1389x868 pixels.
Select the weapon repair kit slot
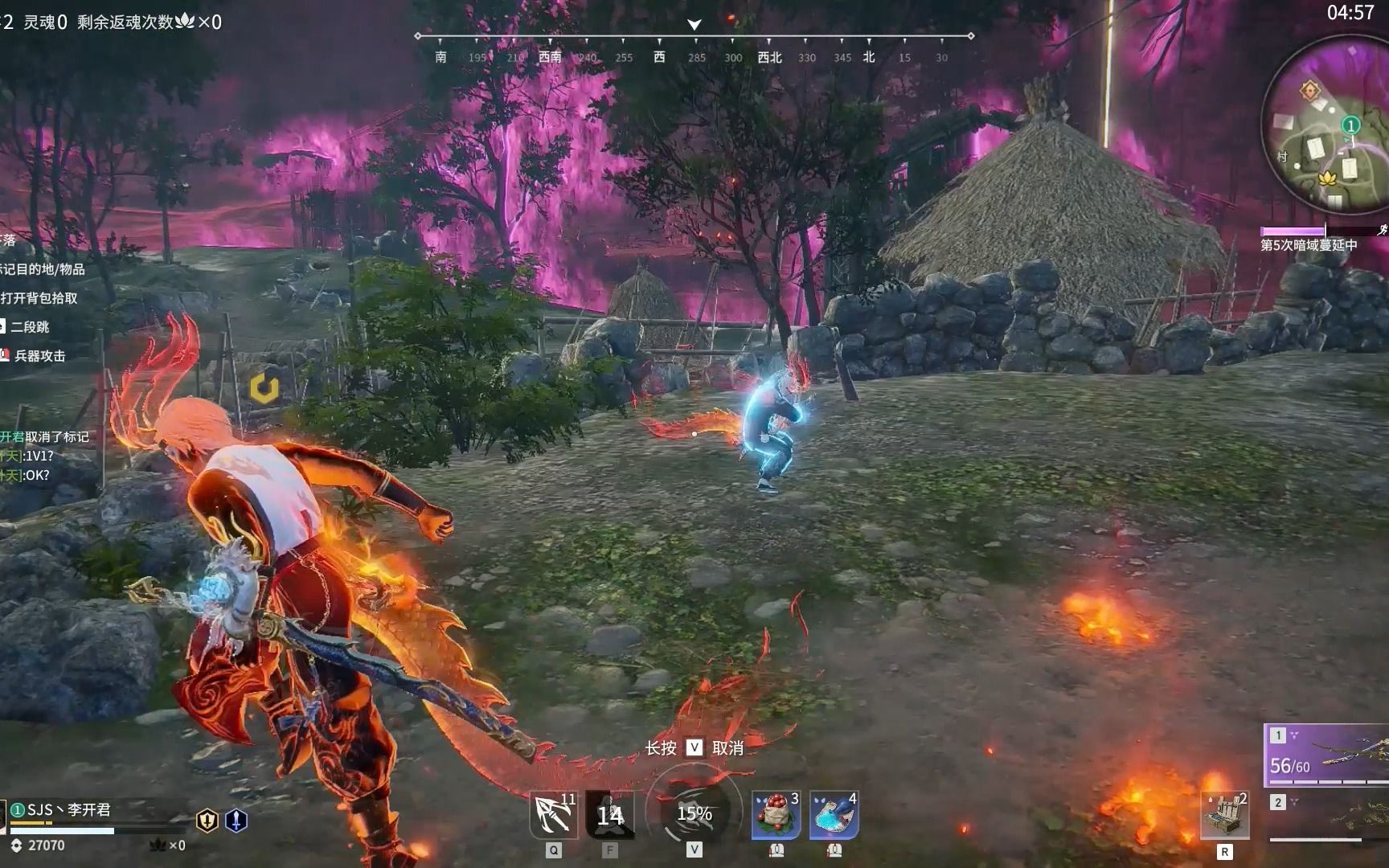click(x=1224, y=815)
